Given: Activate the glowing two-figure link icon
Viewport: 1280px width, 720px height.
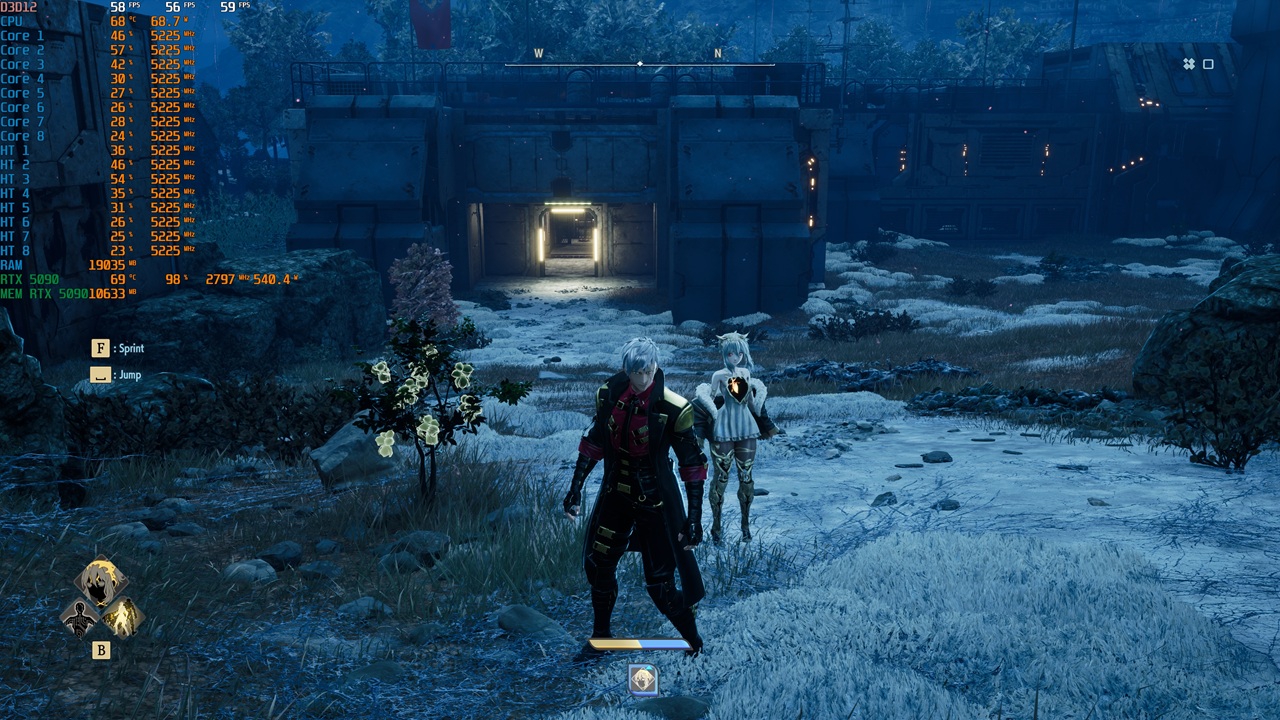Looking at the screenshot, I should pos(122,617).
